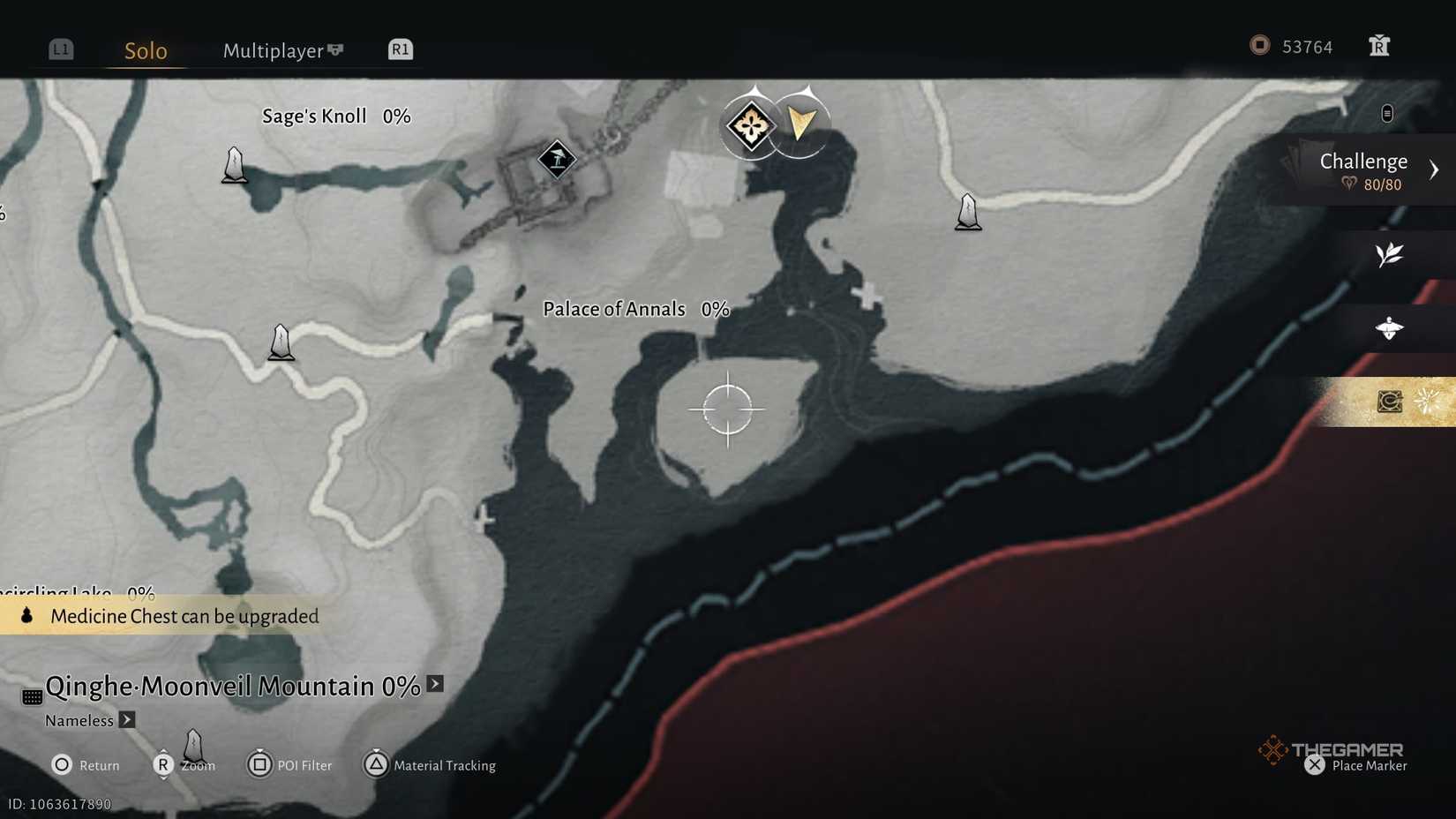Select the plant leaf sidebar icon
The height and width of the screenshot is (819, 1456).
tap(1389, 255)
